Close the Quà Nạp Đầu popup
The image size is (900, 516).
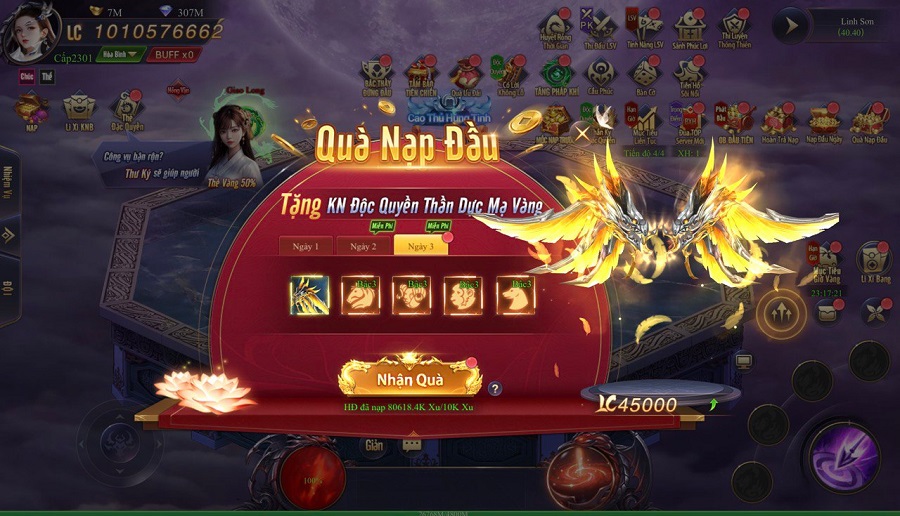click(x=583, y=131)
